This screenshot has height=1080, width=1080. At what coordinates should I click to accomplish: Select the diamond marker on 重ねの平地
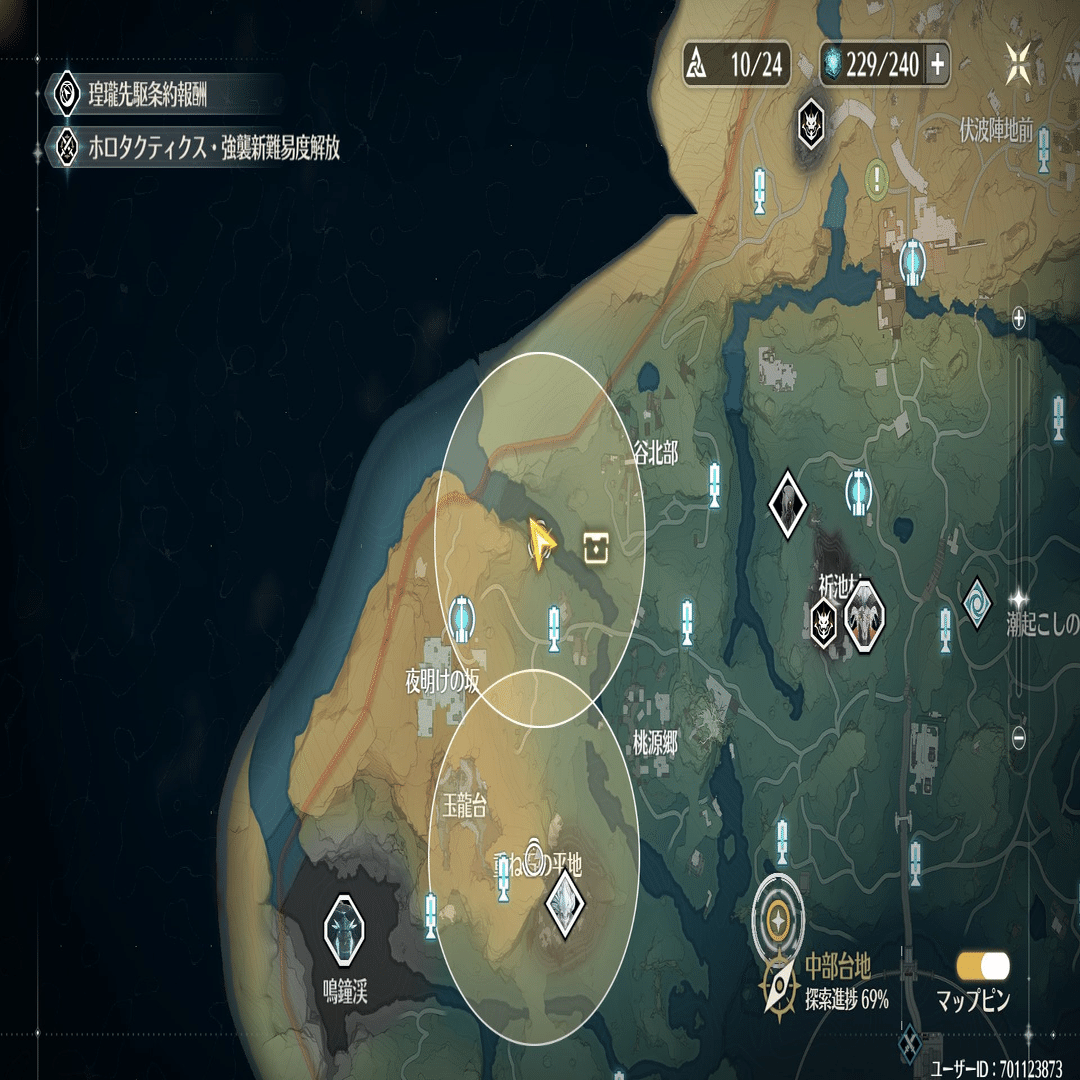565,904
